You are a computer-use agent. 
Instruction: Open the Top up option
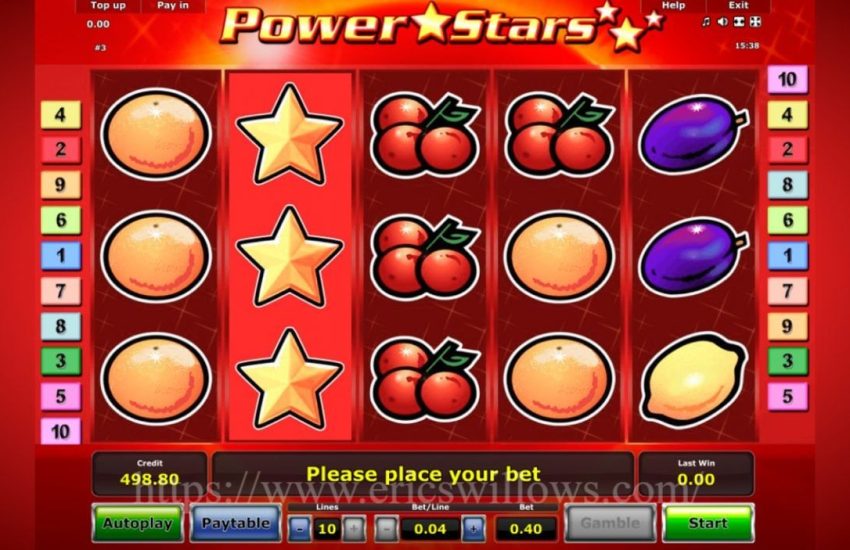(107, 6)
